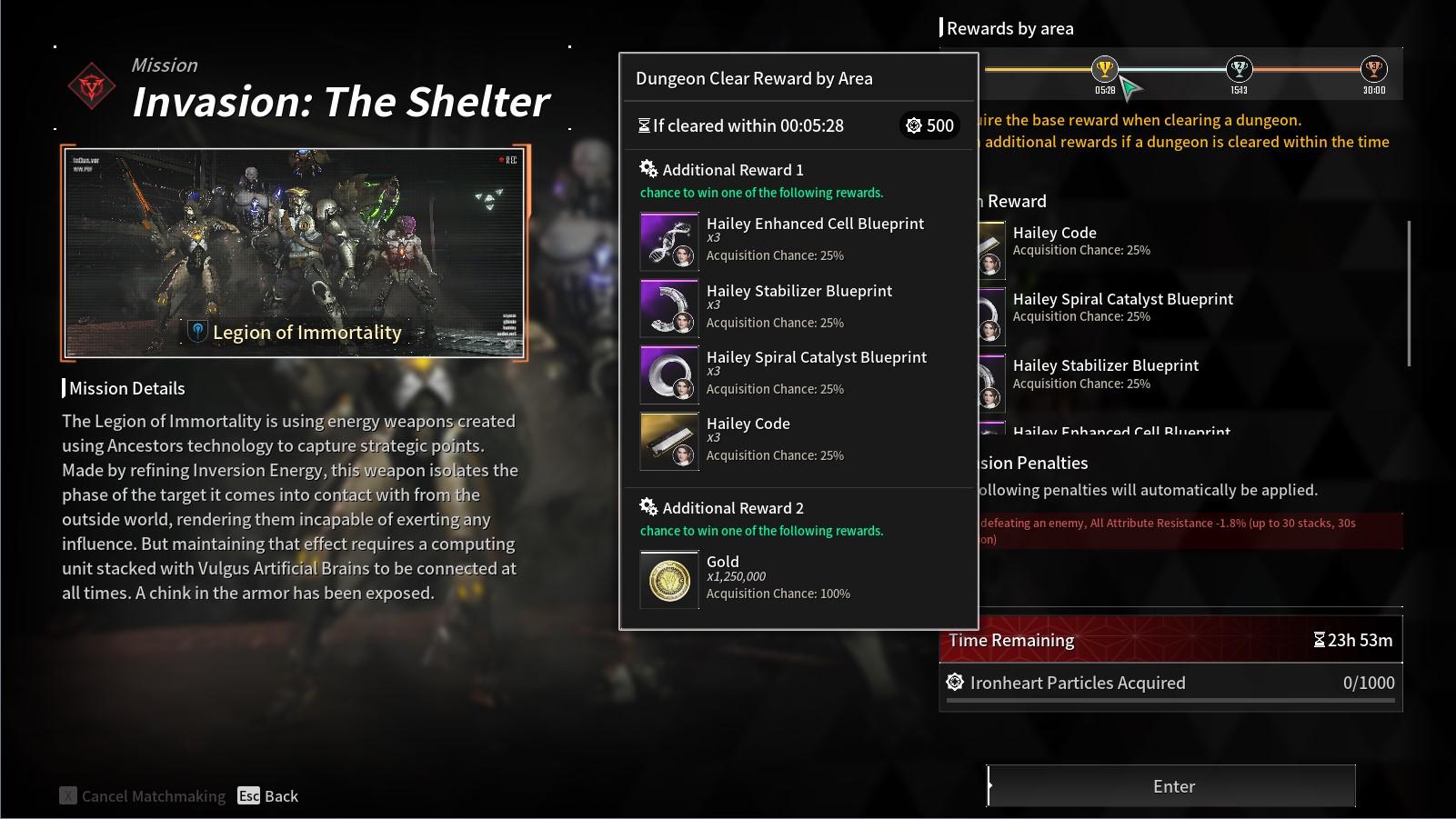Click the reward list scrollbar

(1409, 293)
